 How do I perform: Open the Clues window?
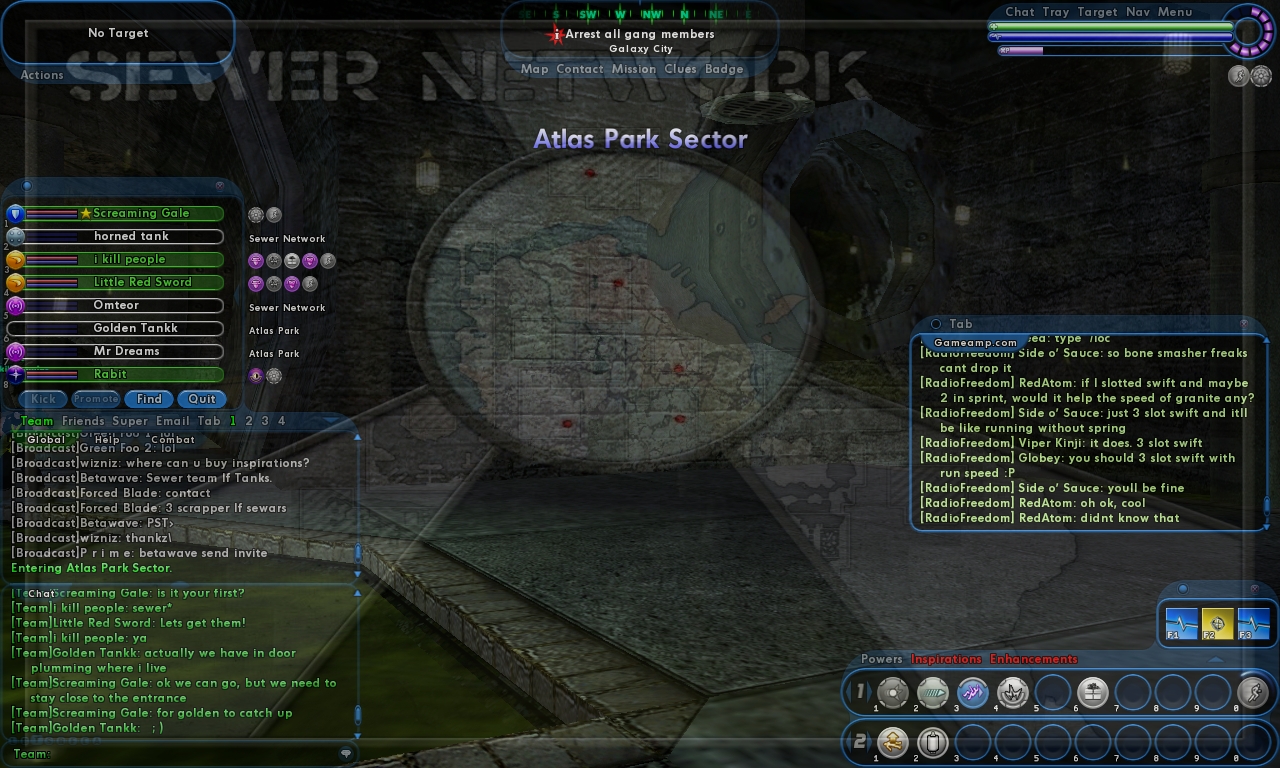point(680,69)
